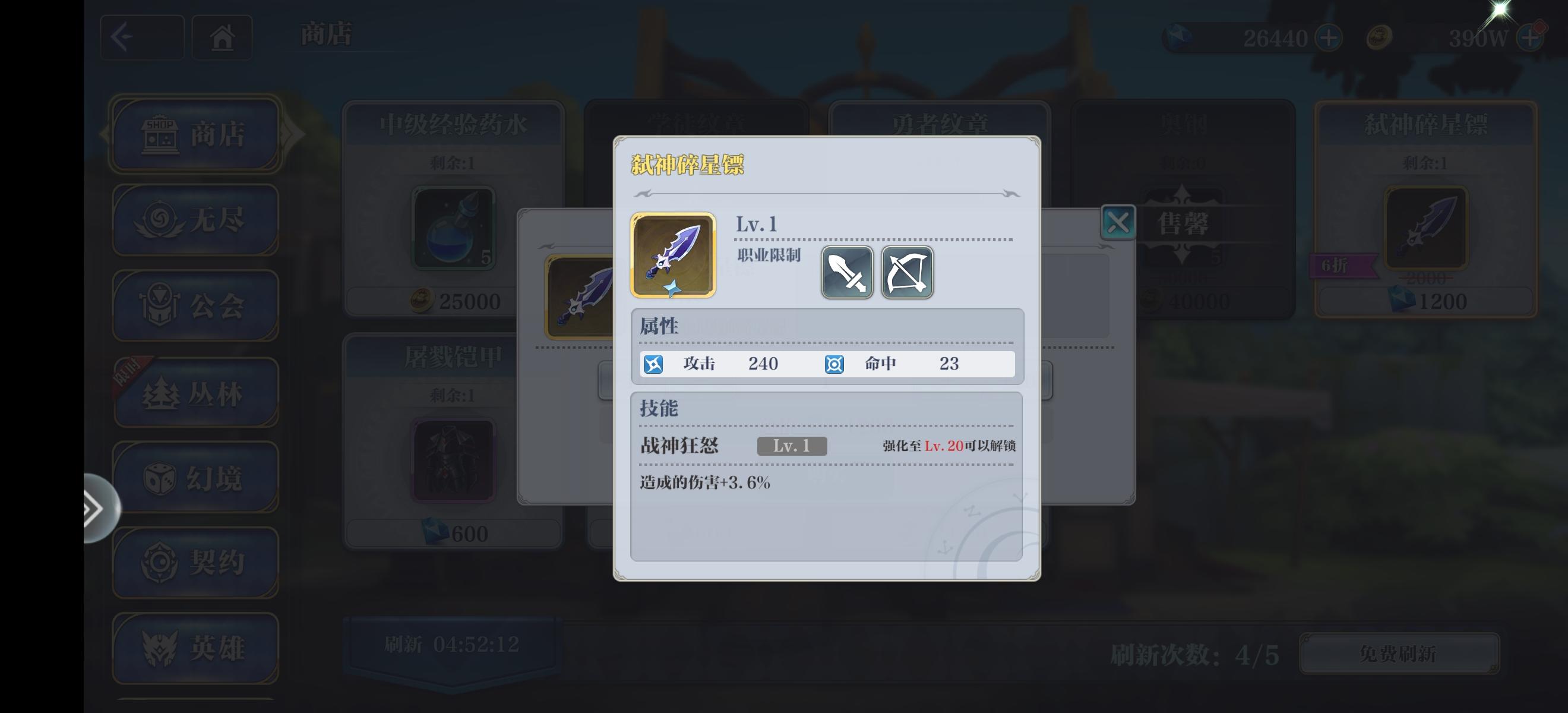Select the bow class restriction icon

pos(906,273)
